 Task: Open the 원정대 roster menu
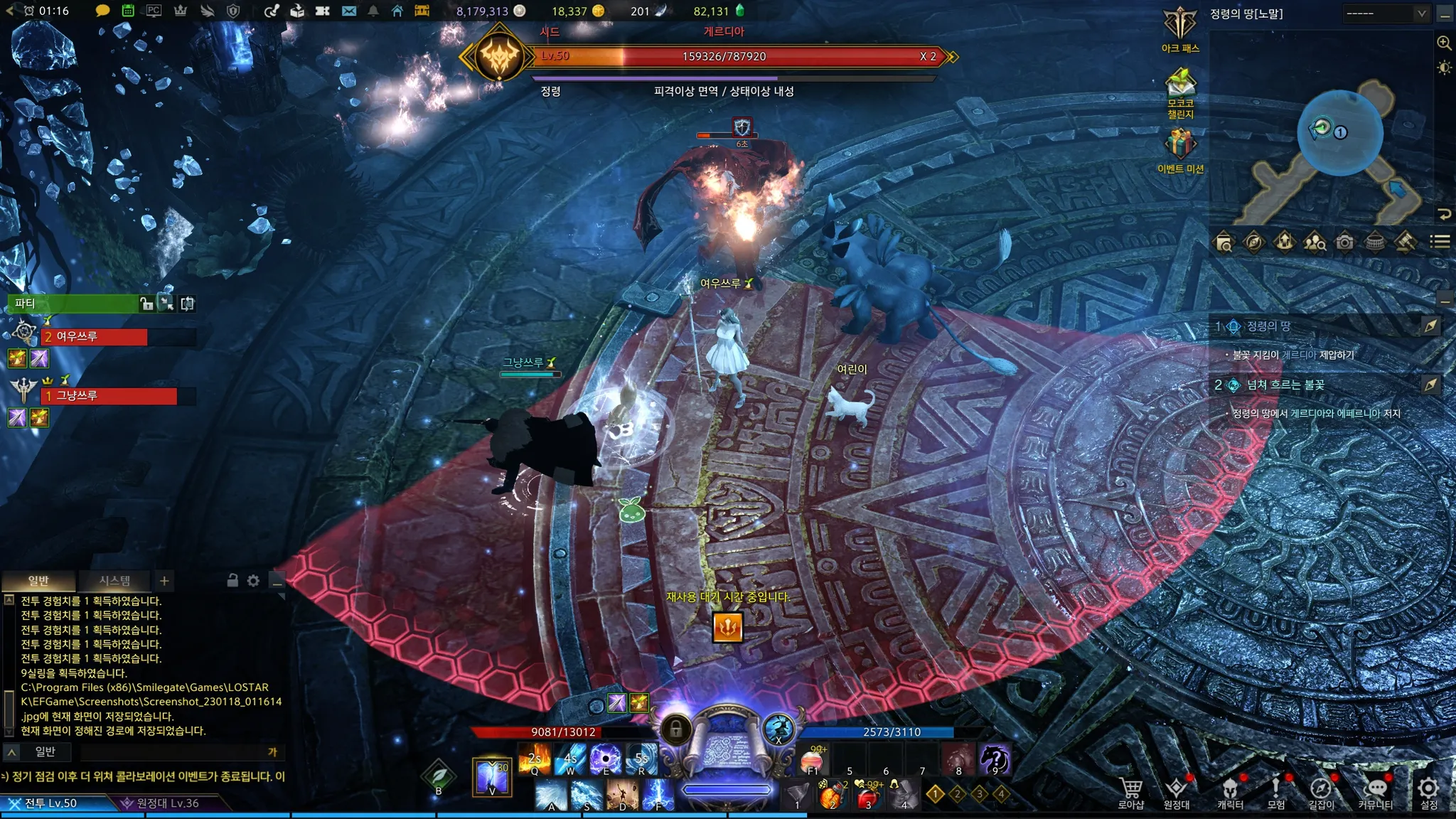tap(1176, 792)
